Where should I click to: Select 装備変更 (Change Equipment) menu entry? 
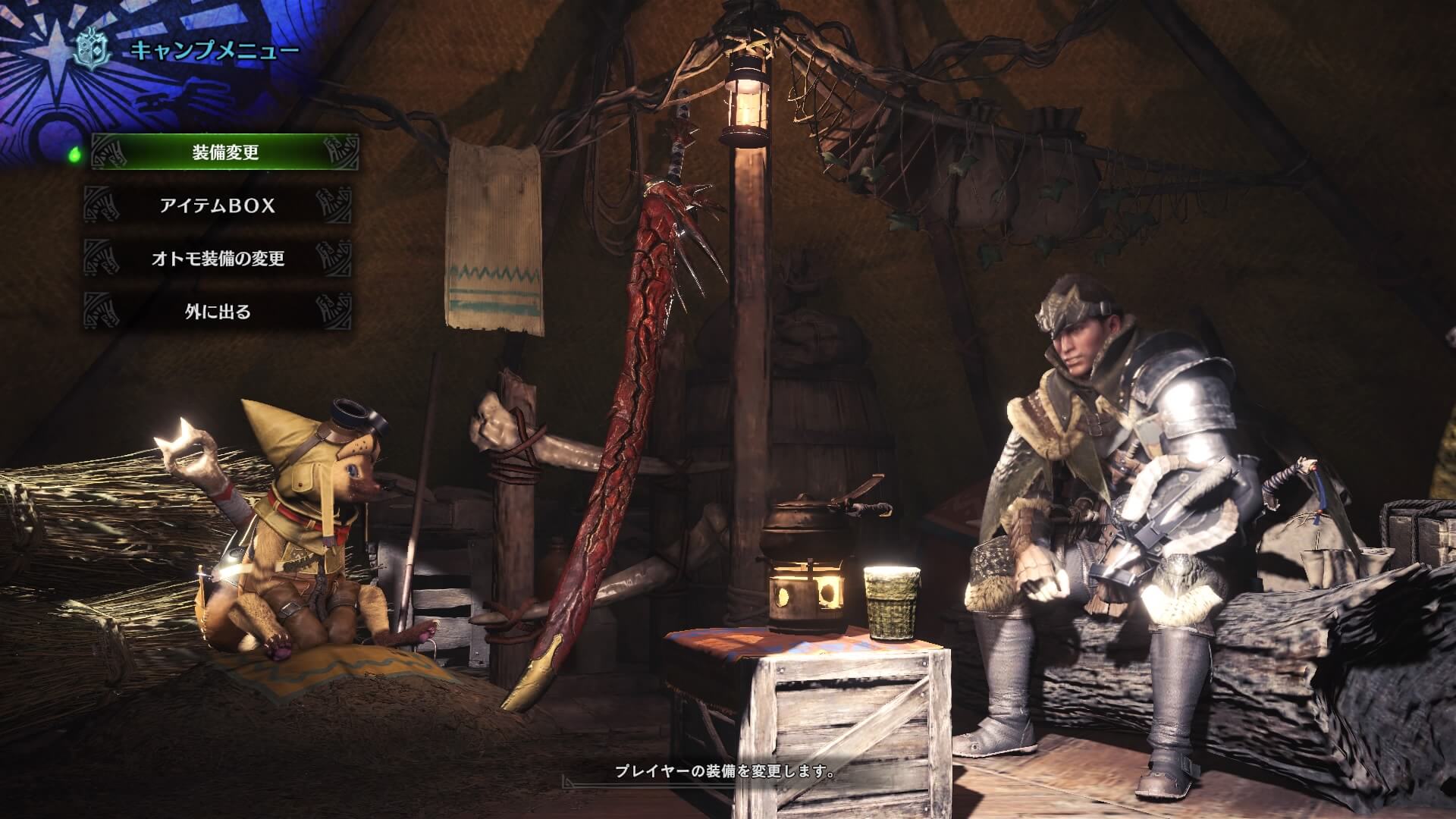coord(224,152)
